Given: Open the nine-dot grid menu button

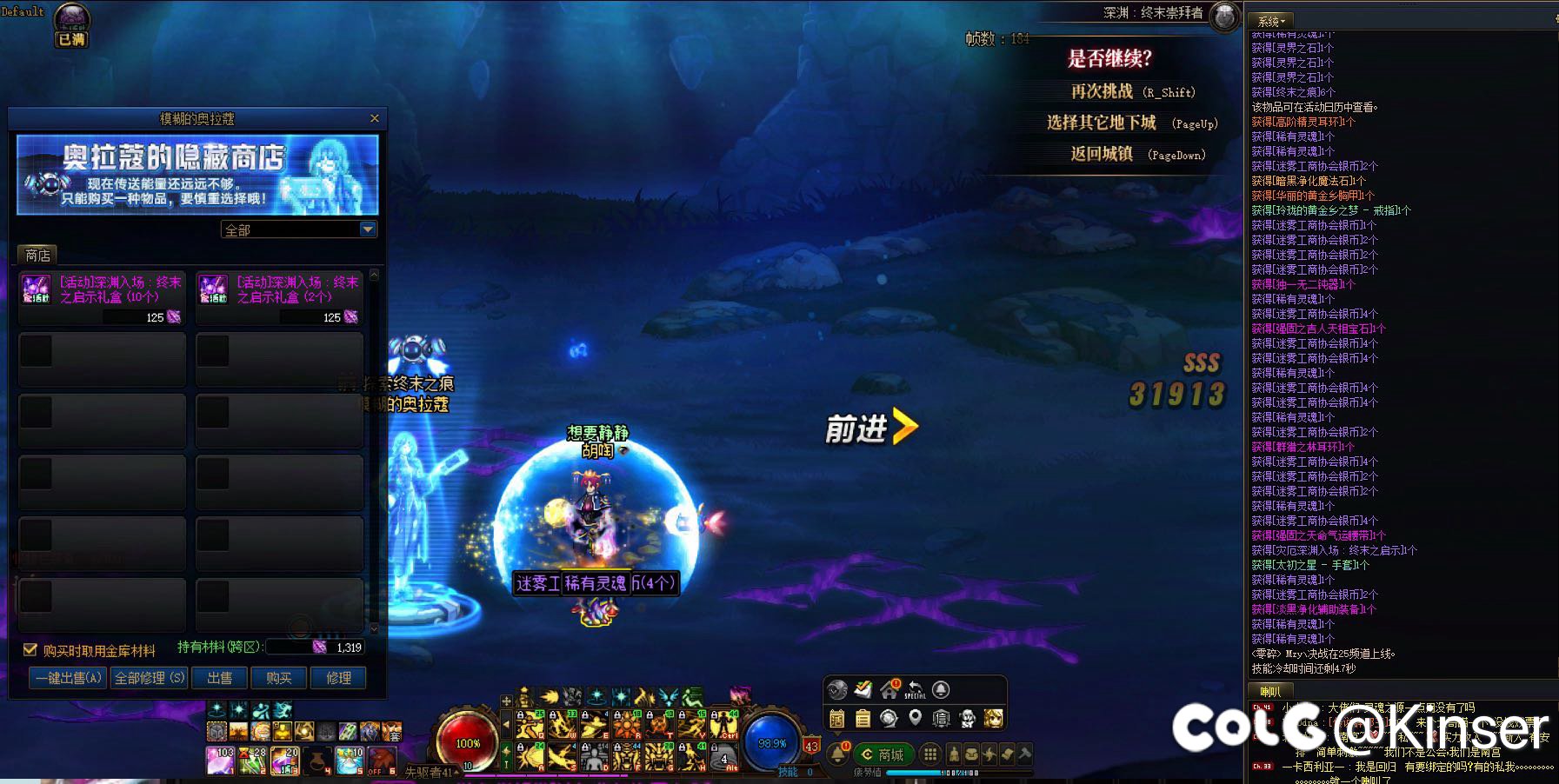Looking at the screenshot, I should [930, 754].
